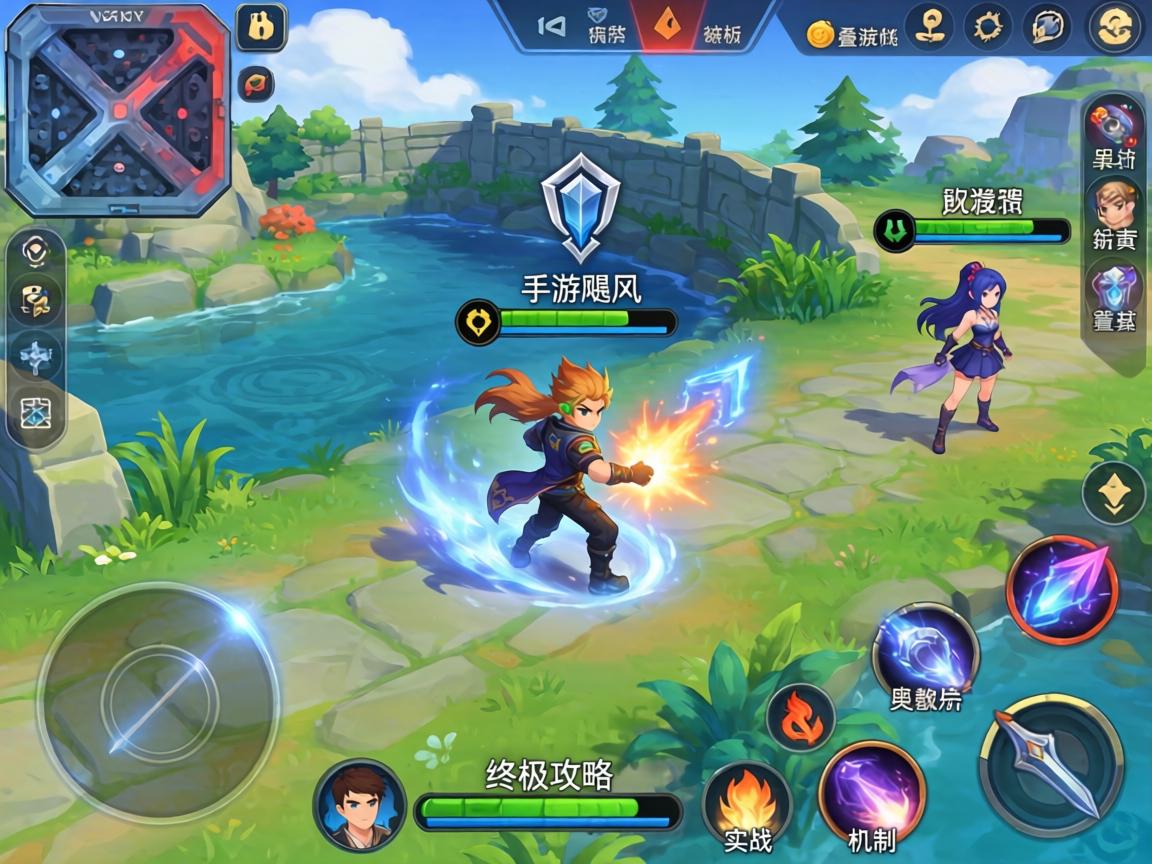Click the blue scroll icon in top bar
1152x864 pixels.
[x=1046, y=27]
